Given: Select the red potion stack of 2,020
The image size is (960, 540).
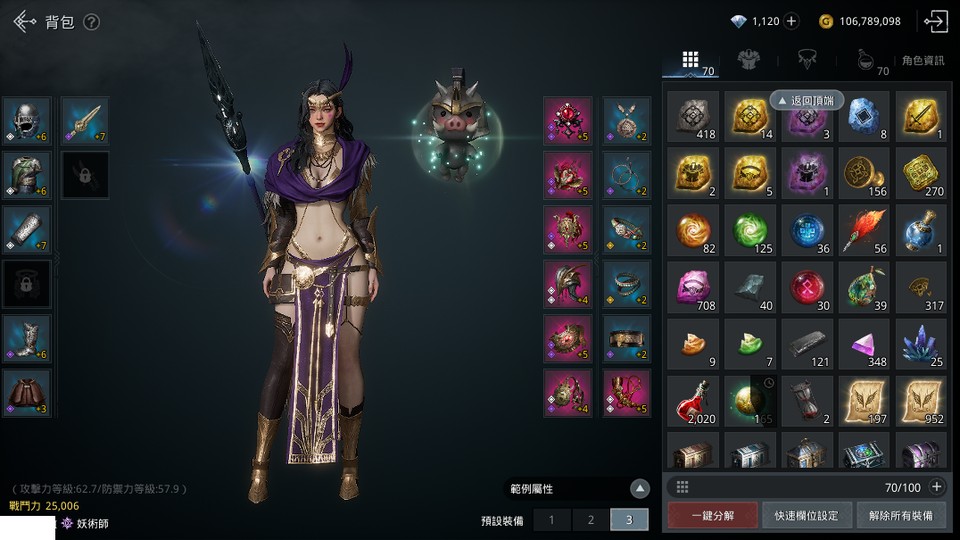Looking at the screenshot, I should (x=692, y=401).
